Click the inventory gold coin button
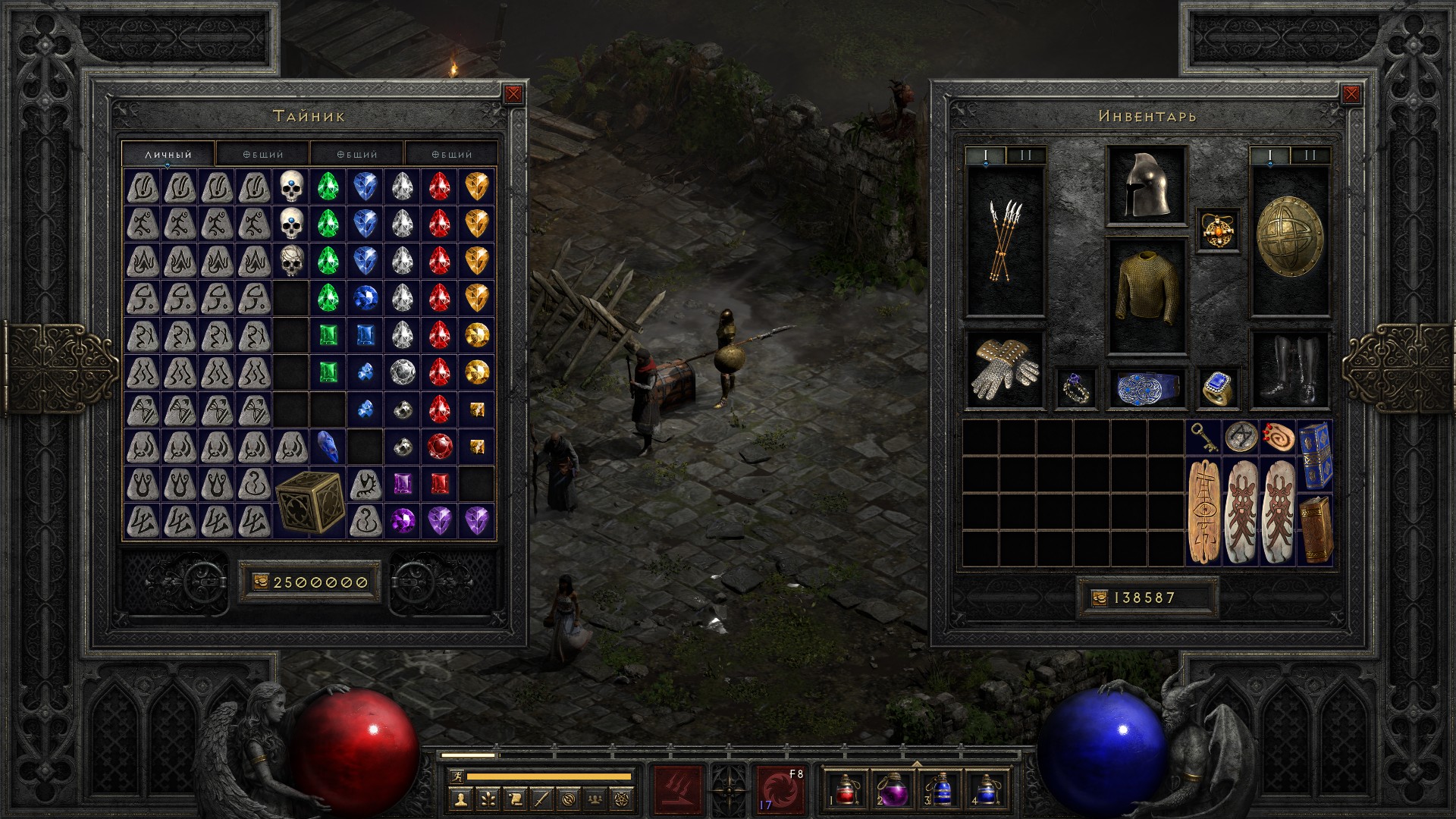 point(1100,598)
